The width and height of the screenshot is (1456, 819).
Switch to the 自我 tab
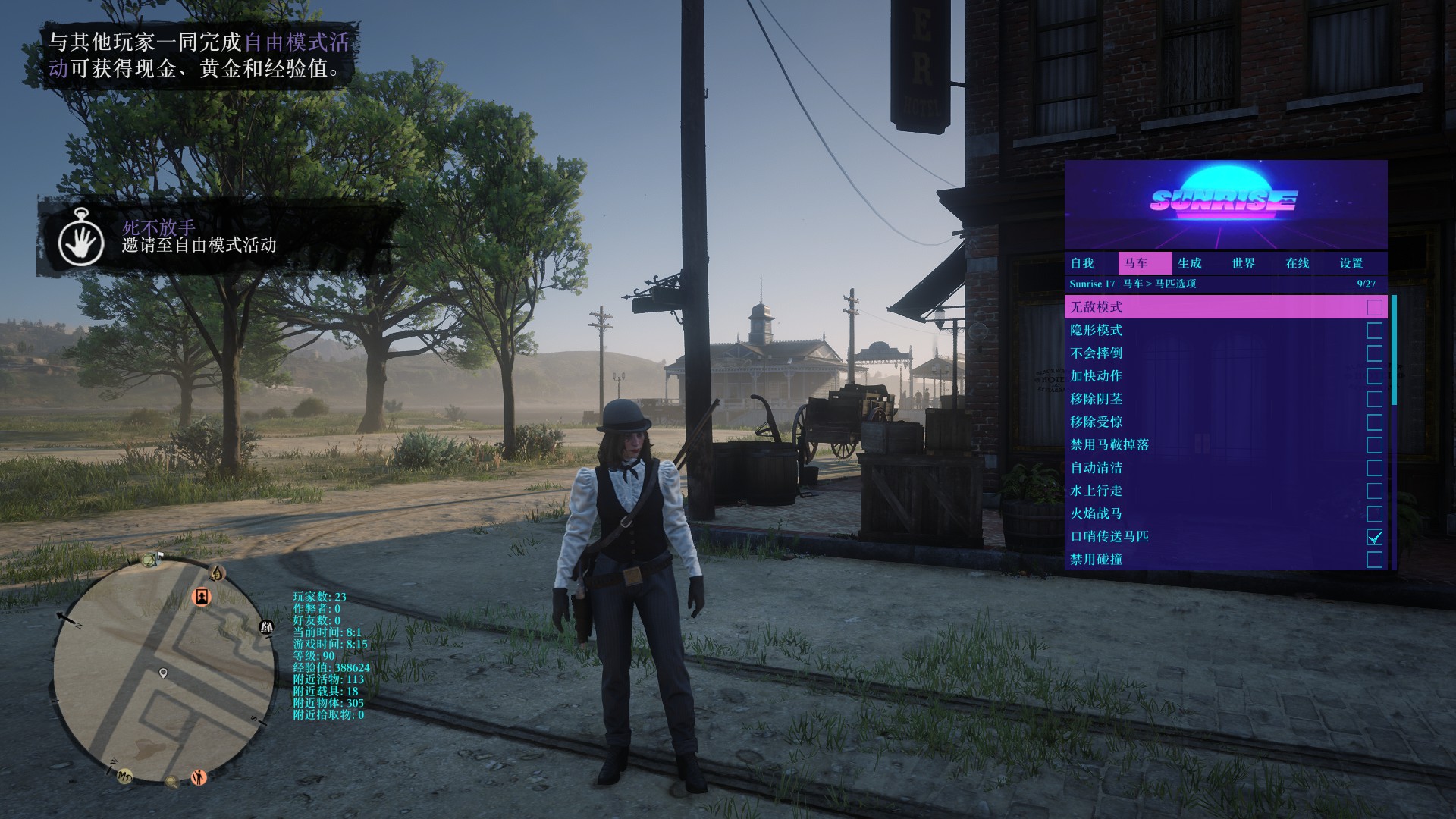[x=1082, y=263]
